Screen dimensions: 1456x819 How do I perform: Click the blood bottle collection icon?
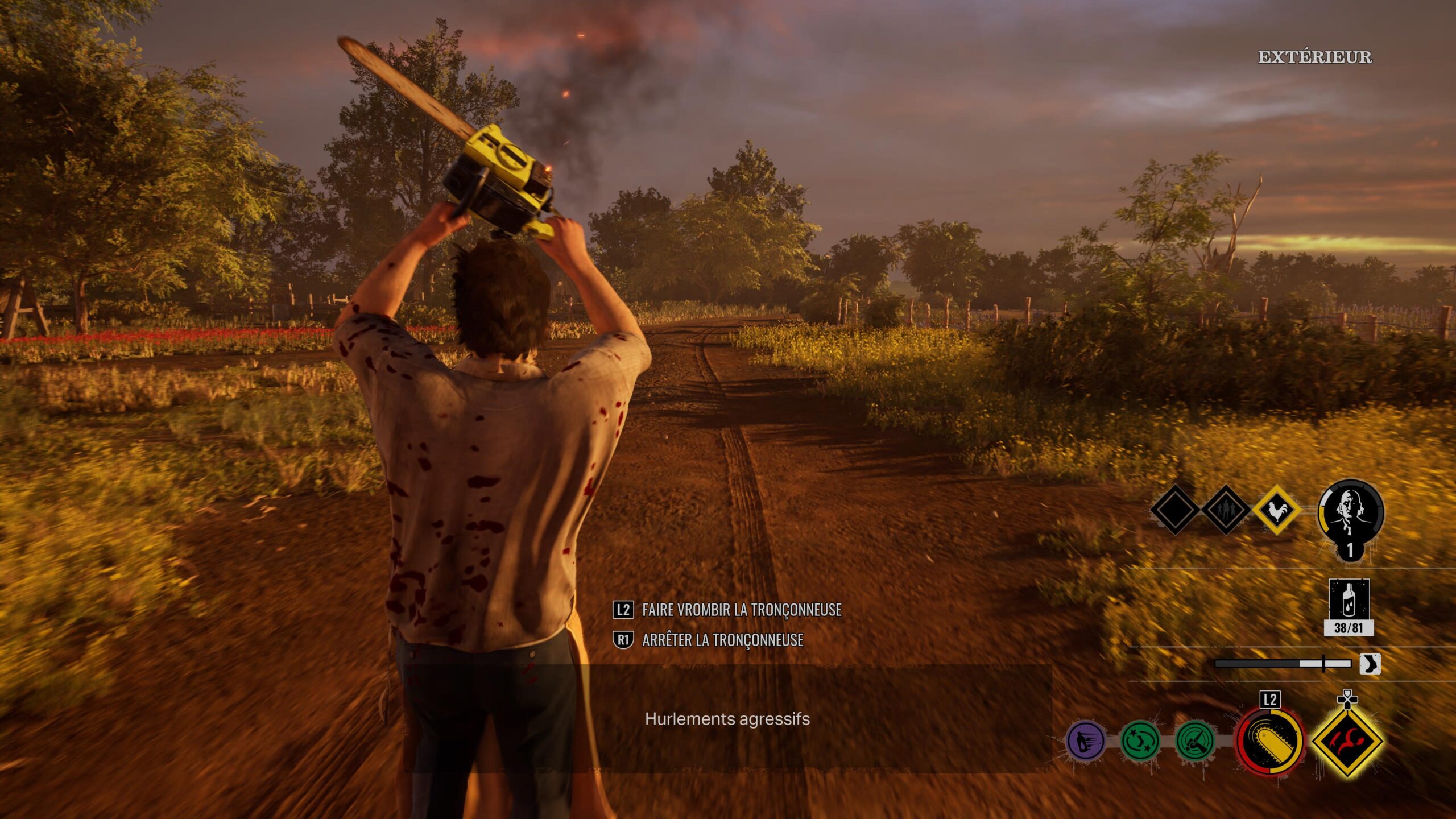(1349, 601)
